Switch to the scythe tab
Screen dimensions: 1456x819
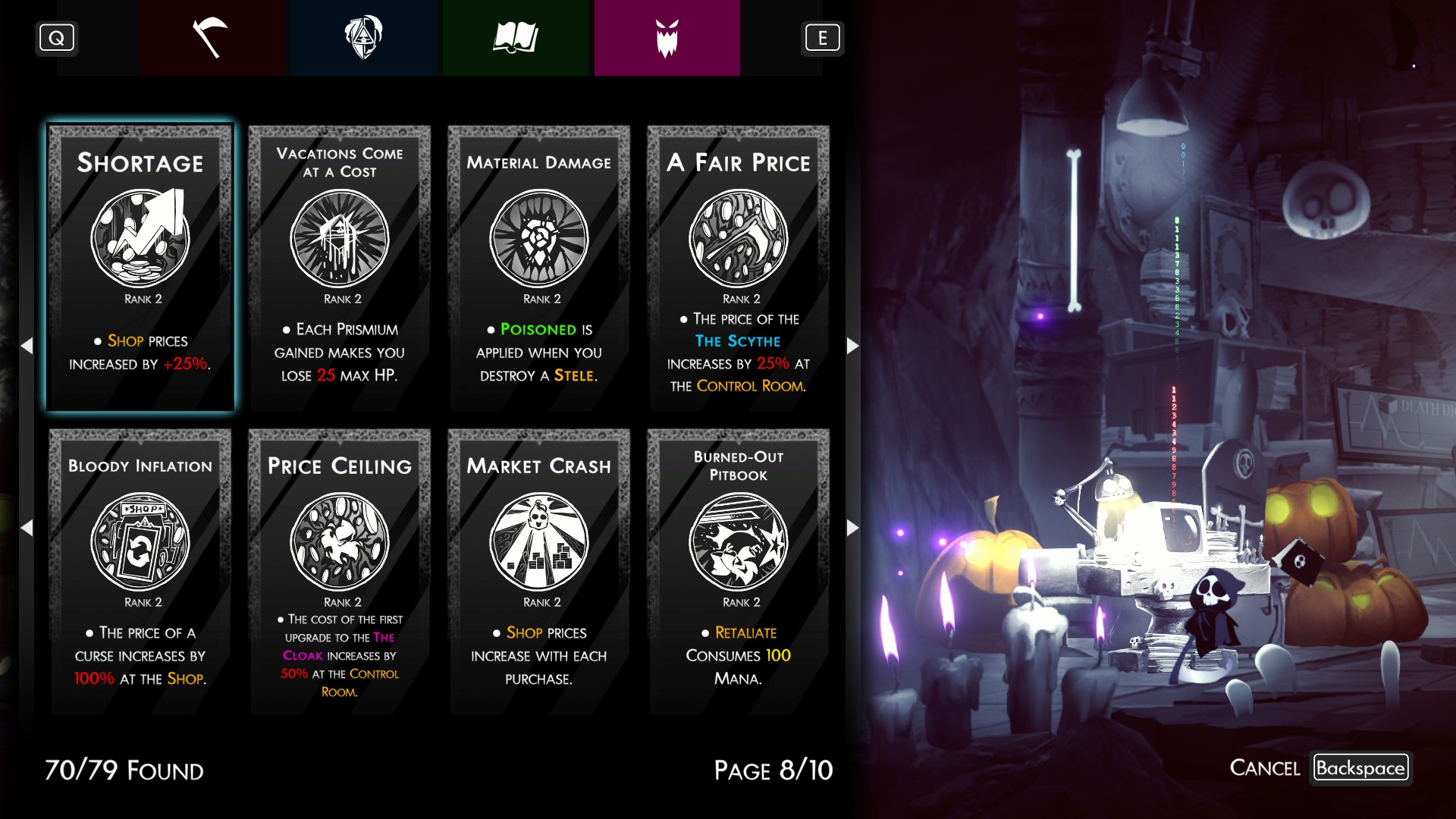[212, 38]
